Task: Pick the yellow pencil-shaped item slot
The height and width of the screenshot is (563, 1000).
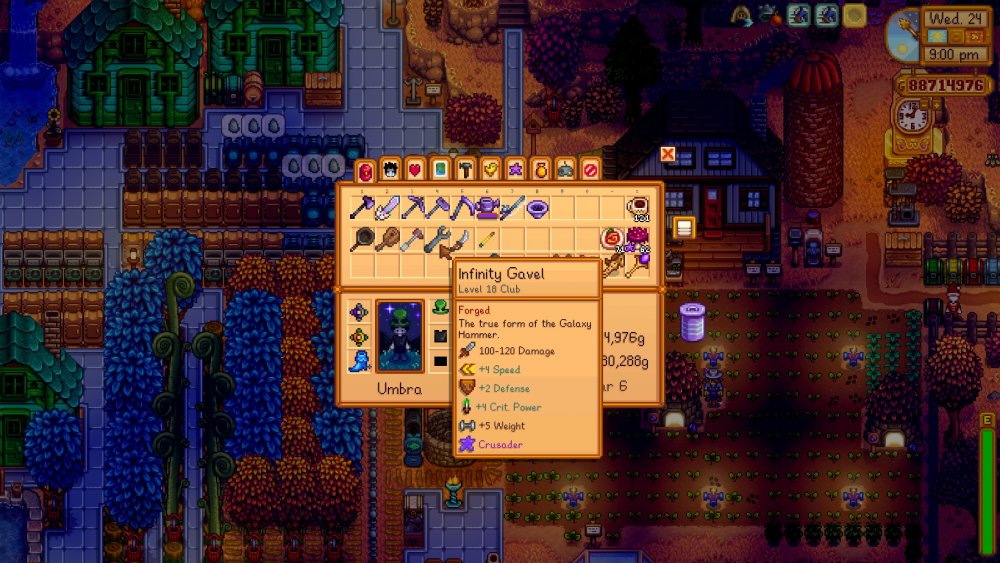Action: 487,240
